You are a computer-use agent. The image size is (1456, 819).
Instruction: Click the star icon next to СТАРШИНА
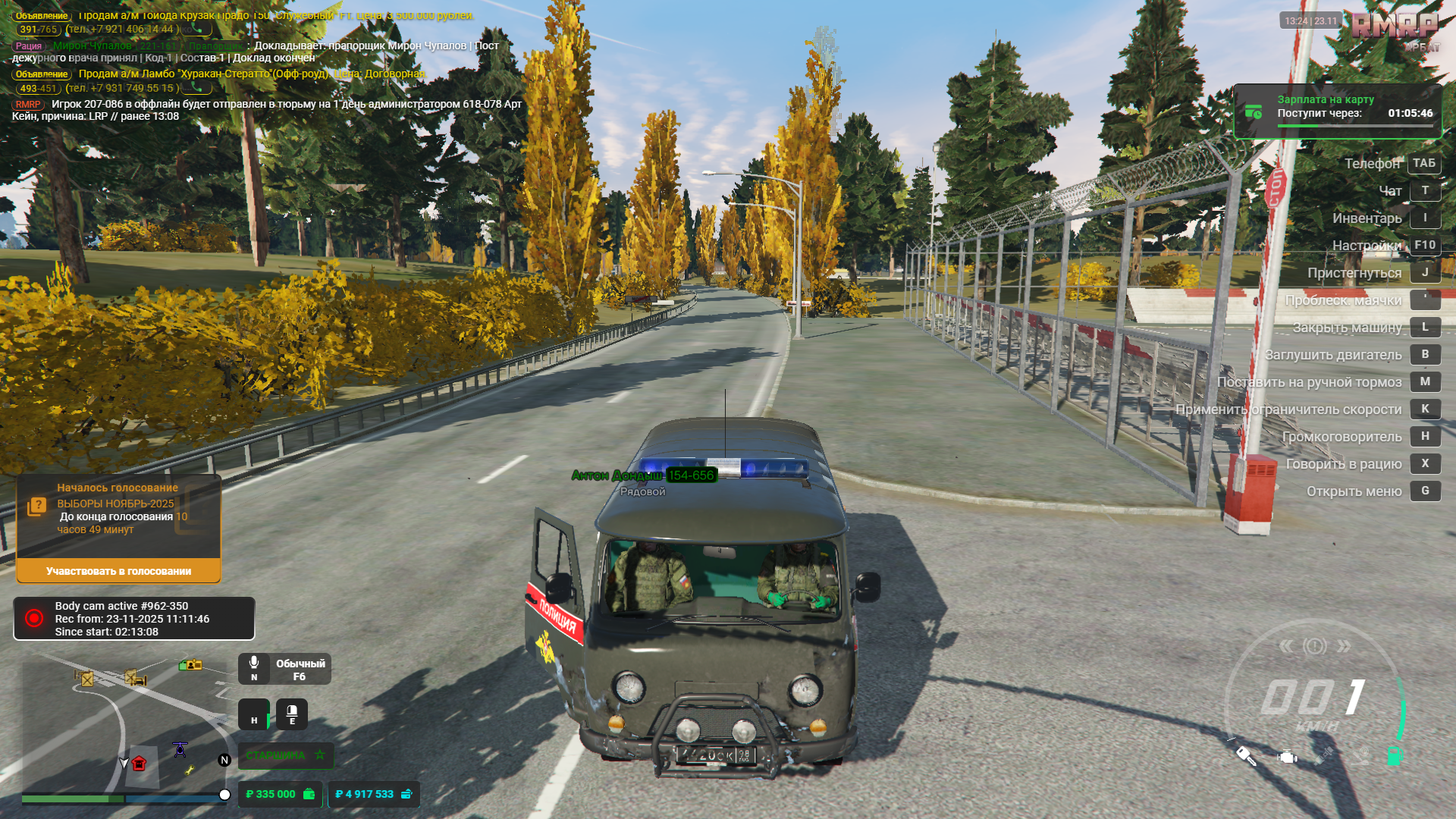[320, 755]
